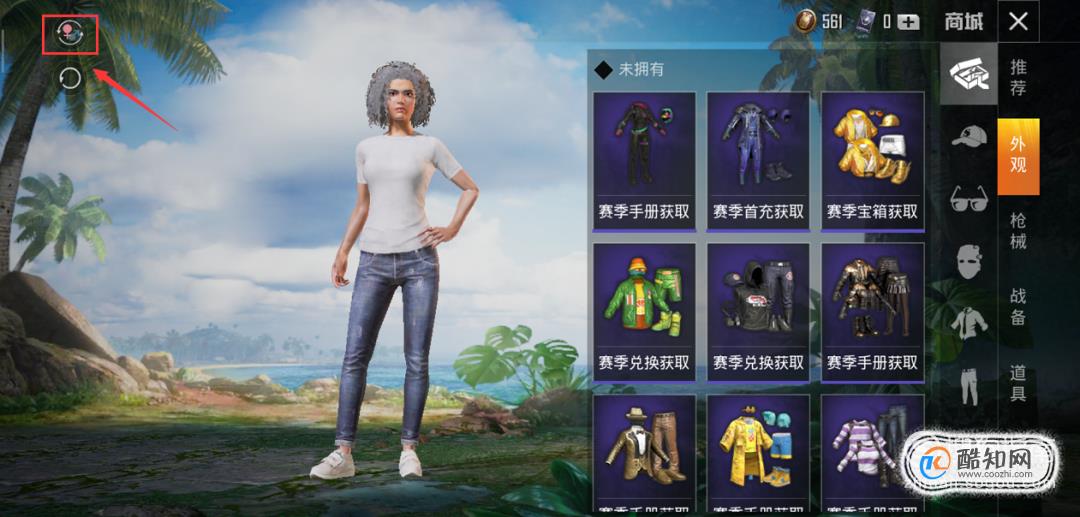The width and height of the screenshot is (1080, 517).
Task: Show the 道具 tab
Action: (1018, 383)
